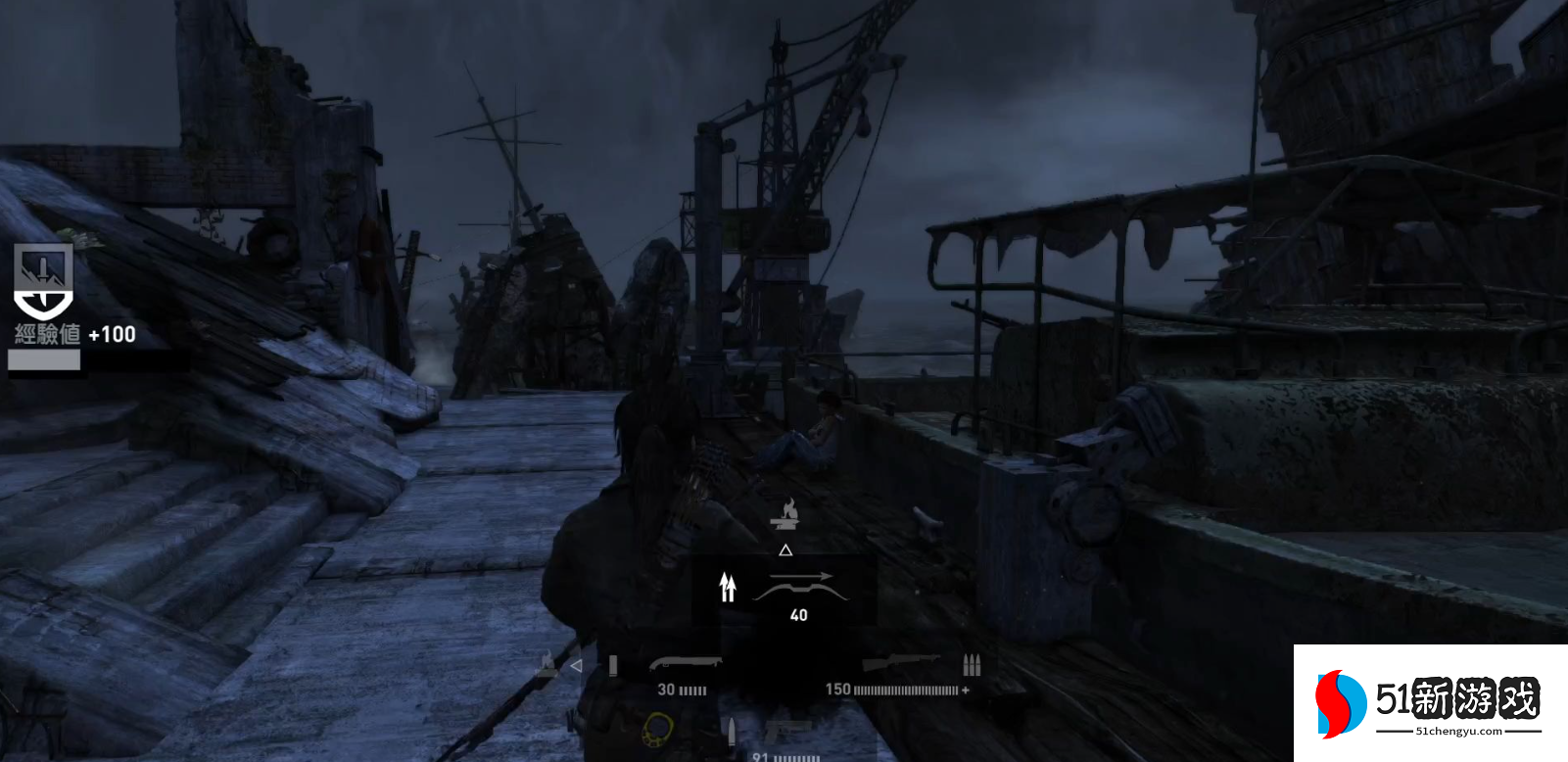Screen dimensions: 1568x762
Task: Toggle the fire arrow flame icon above the bow
Action: (x=785, y=512)
